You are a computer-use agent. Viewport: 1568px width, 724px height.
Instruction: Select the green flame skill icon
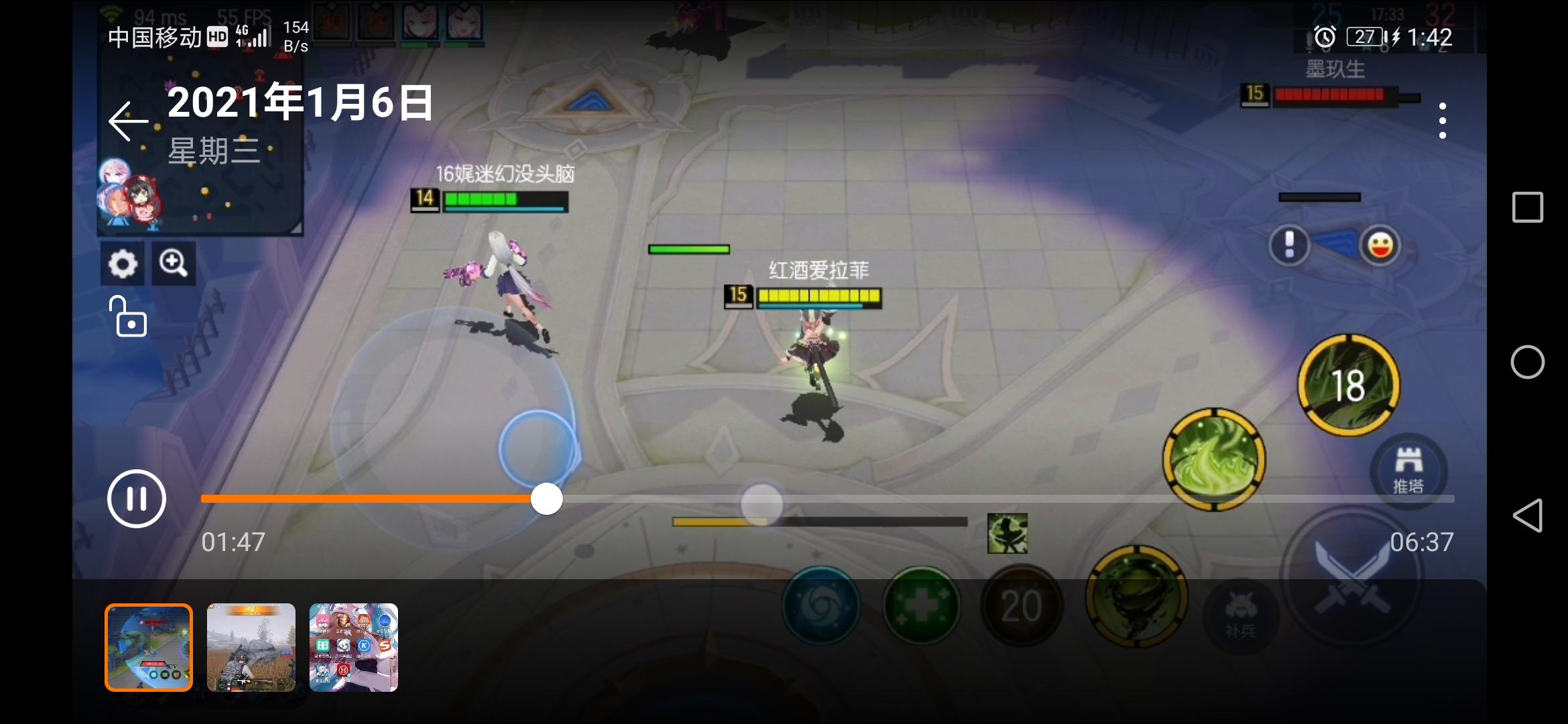(1216, 459)
